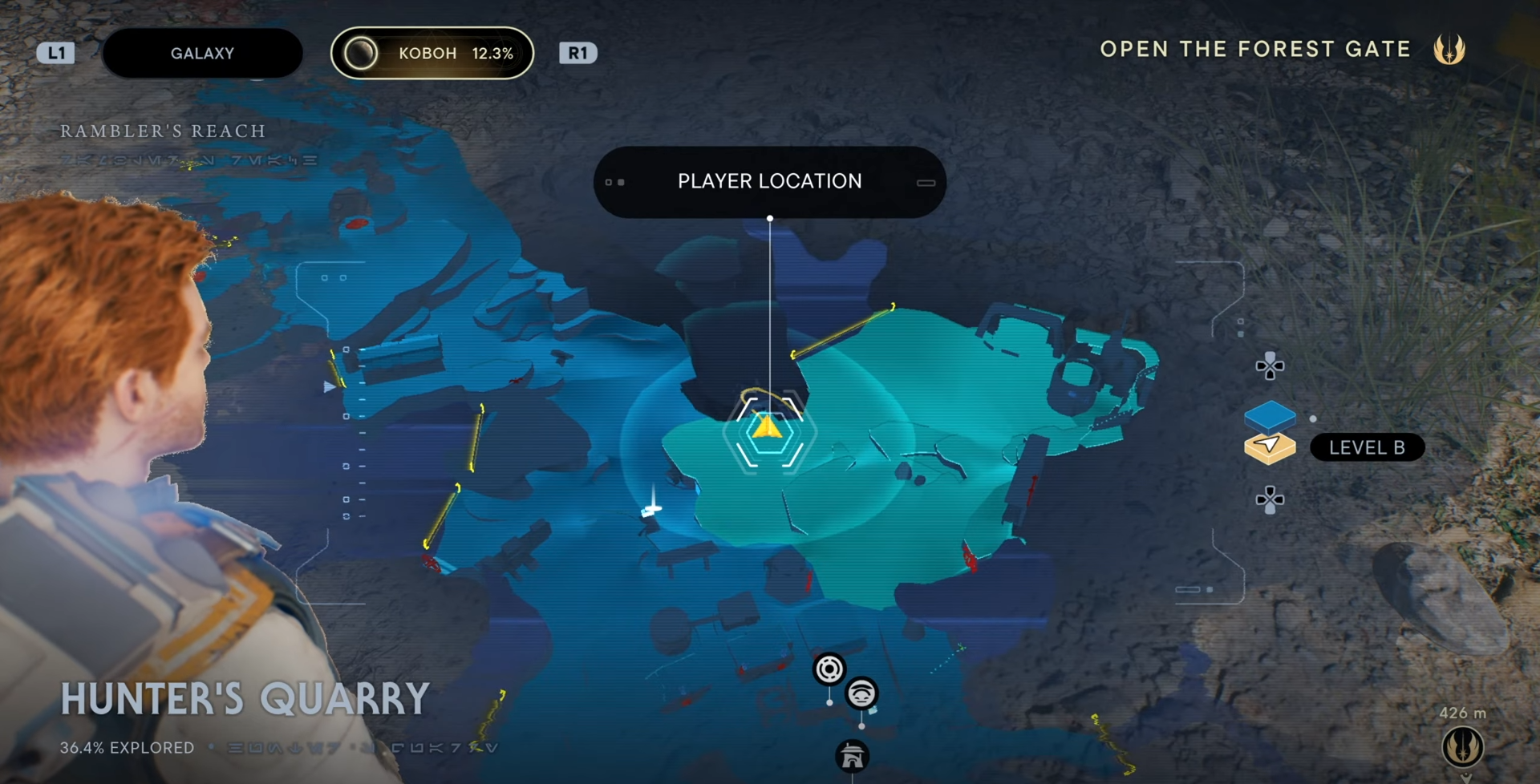The width and height of the screenshot is (1540, 784).
Task: Click the Open the Forest Gate objective tracker
Action: [1254, 50]
